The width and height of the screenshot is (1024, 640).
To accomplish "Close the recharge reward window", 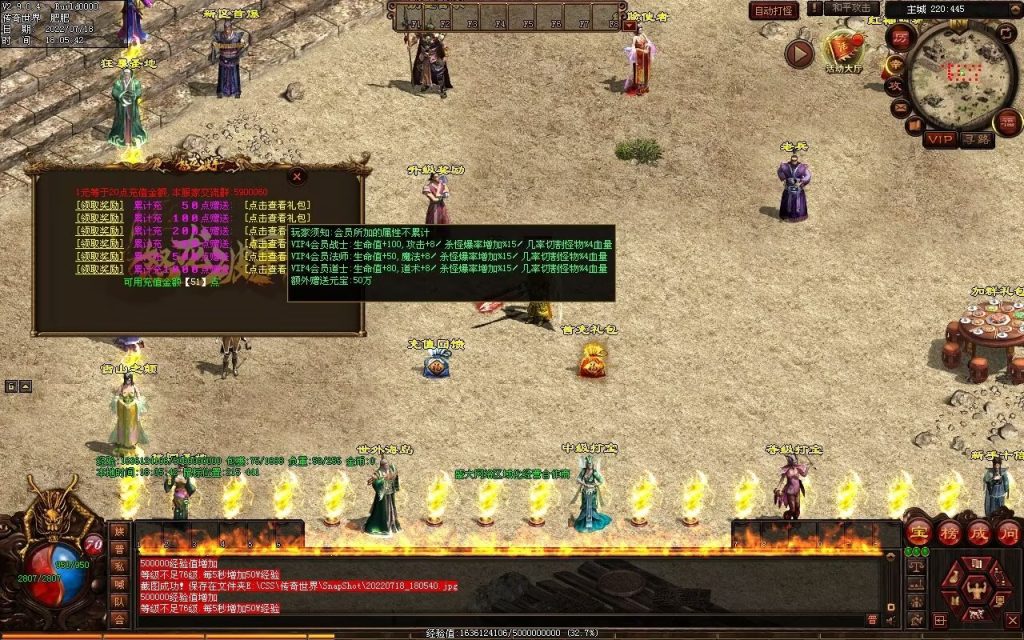I will (x=296, y=177).
